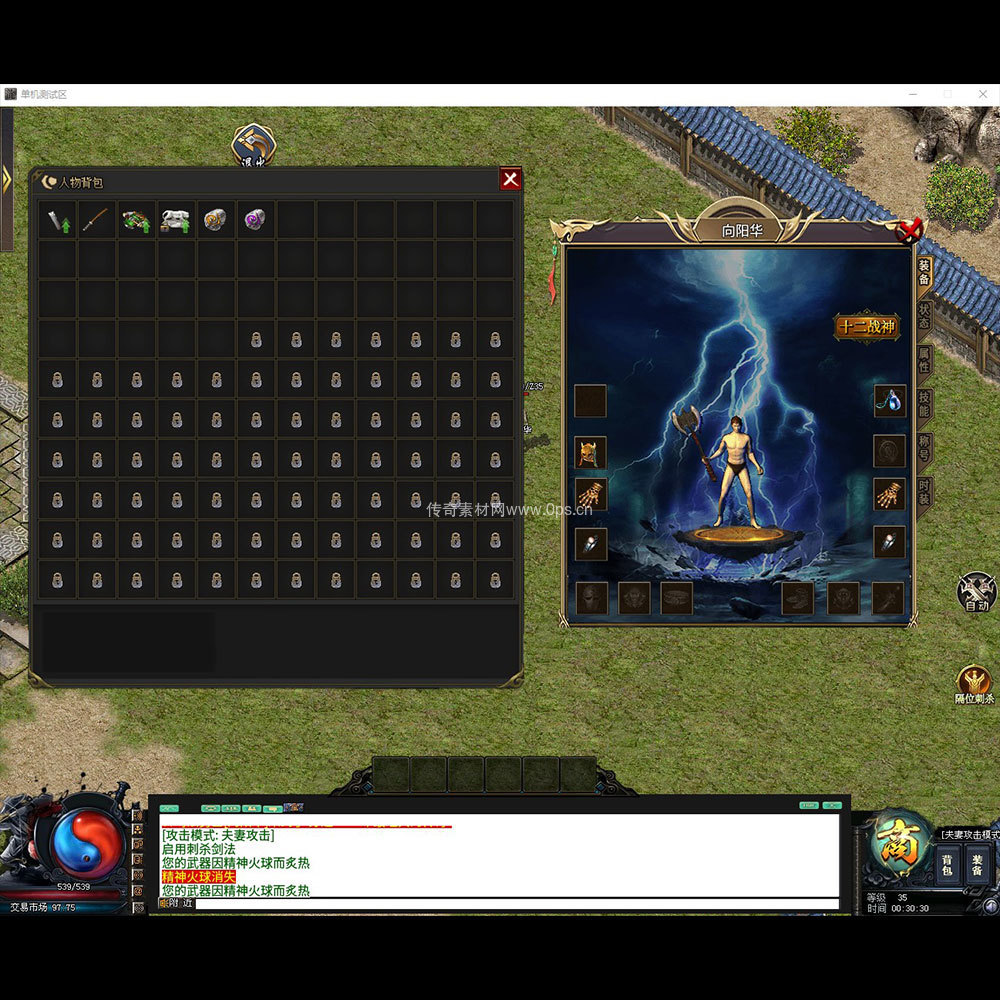Select the white beast skull item
The image size is (1000, 1000).
176,220
